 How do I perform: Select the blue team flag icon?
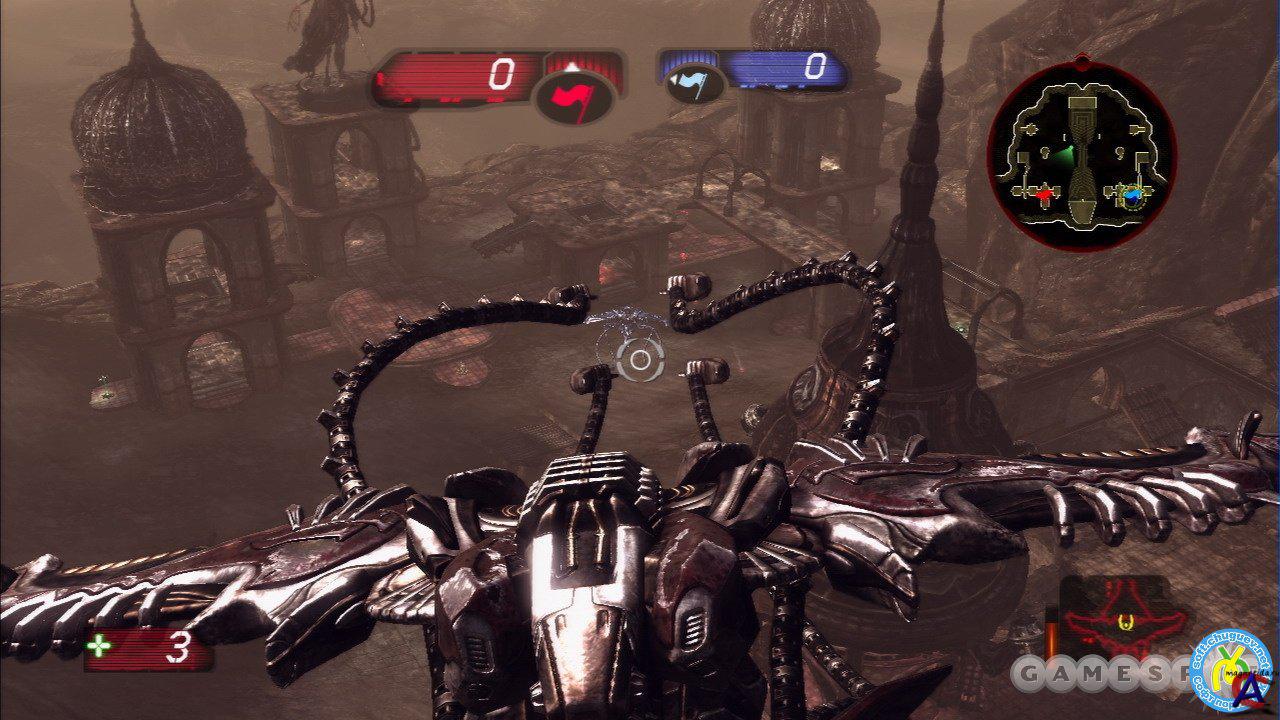click(x=689, y=84)
